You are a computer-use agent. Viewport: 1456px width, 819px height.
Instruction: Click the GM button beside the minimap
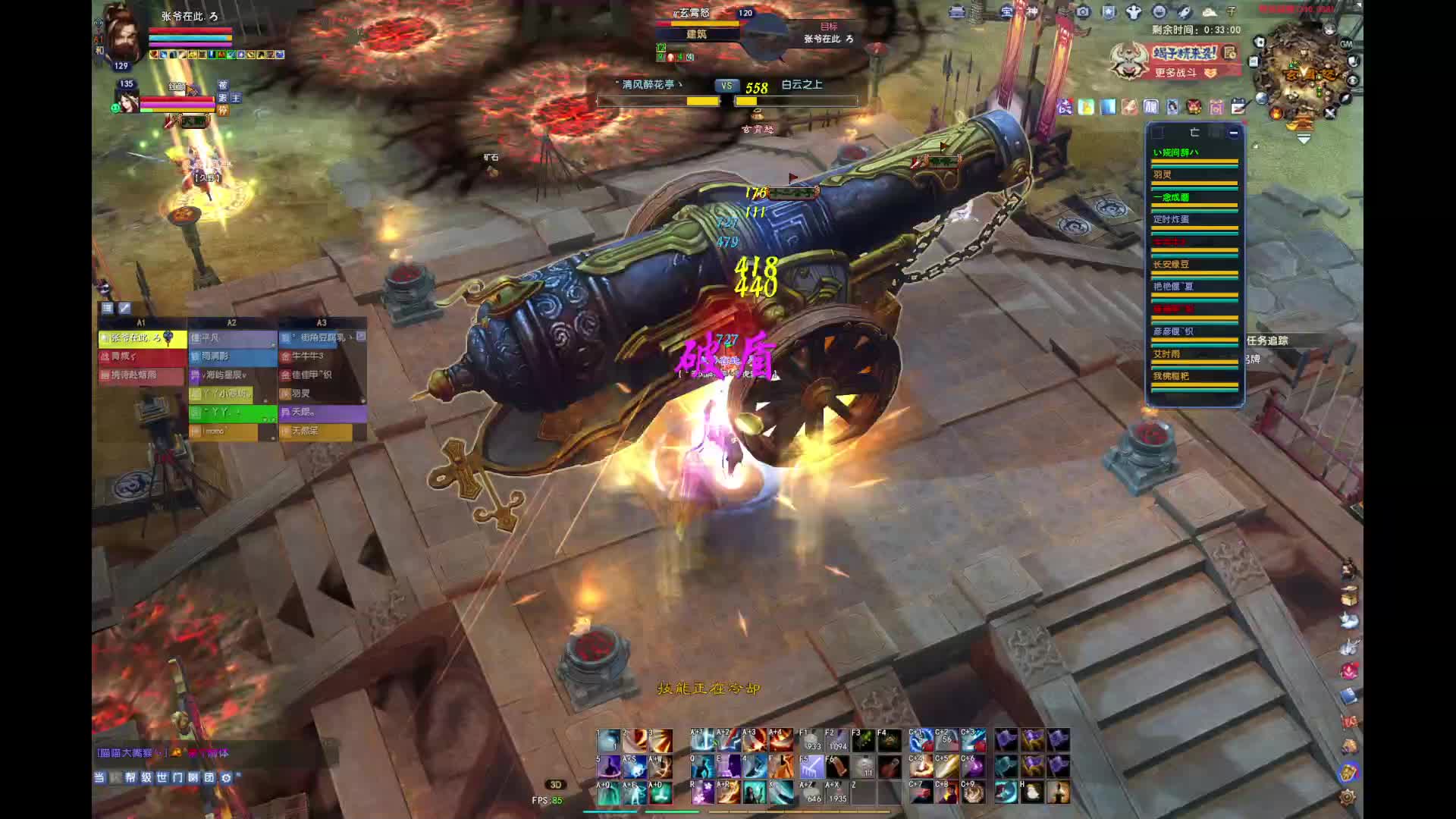click(x=1346, y=44)
